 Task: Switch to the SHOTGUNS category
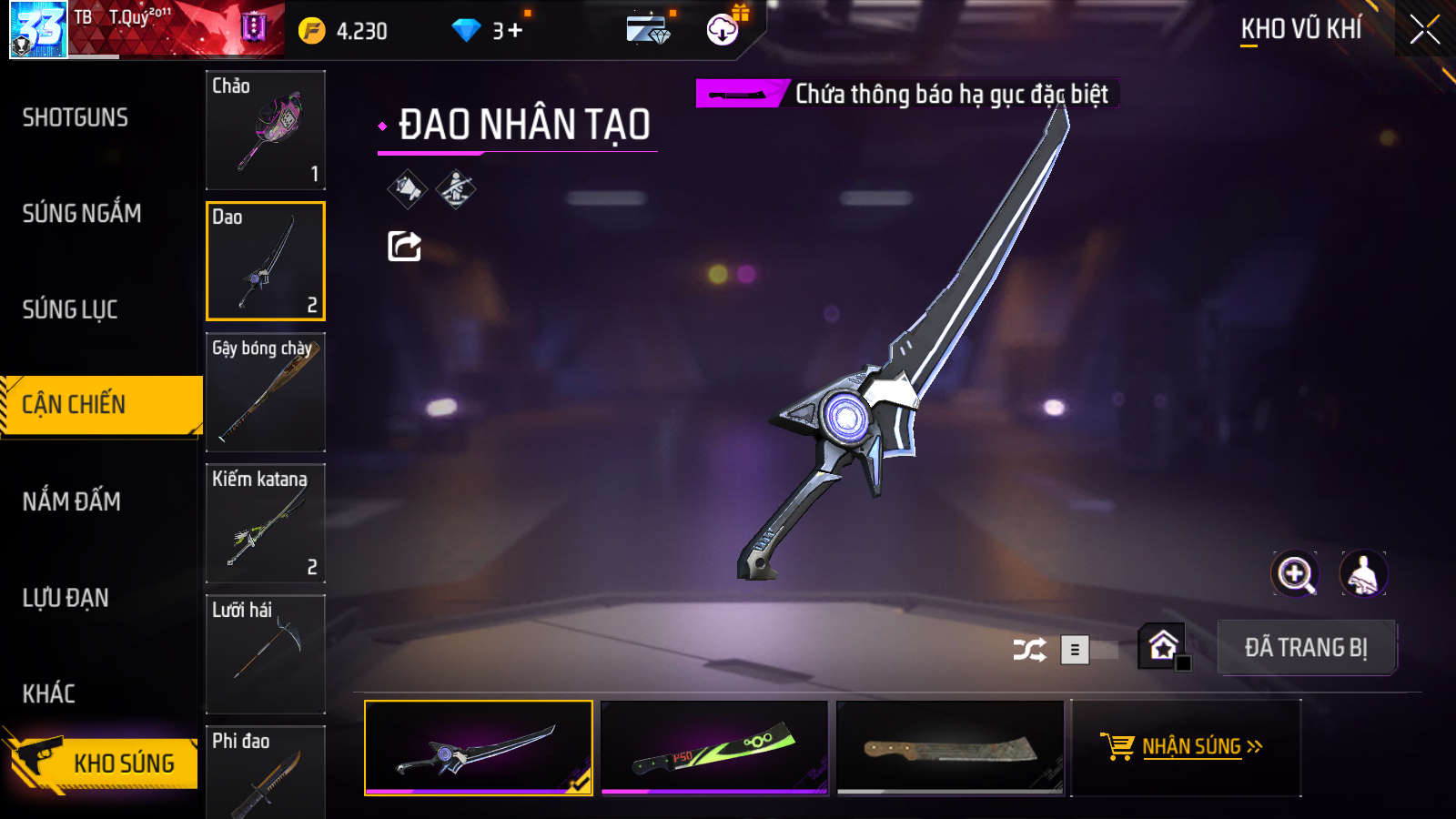point(76,117)
